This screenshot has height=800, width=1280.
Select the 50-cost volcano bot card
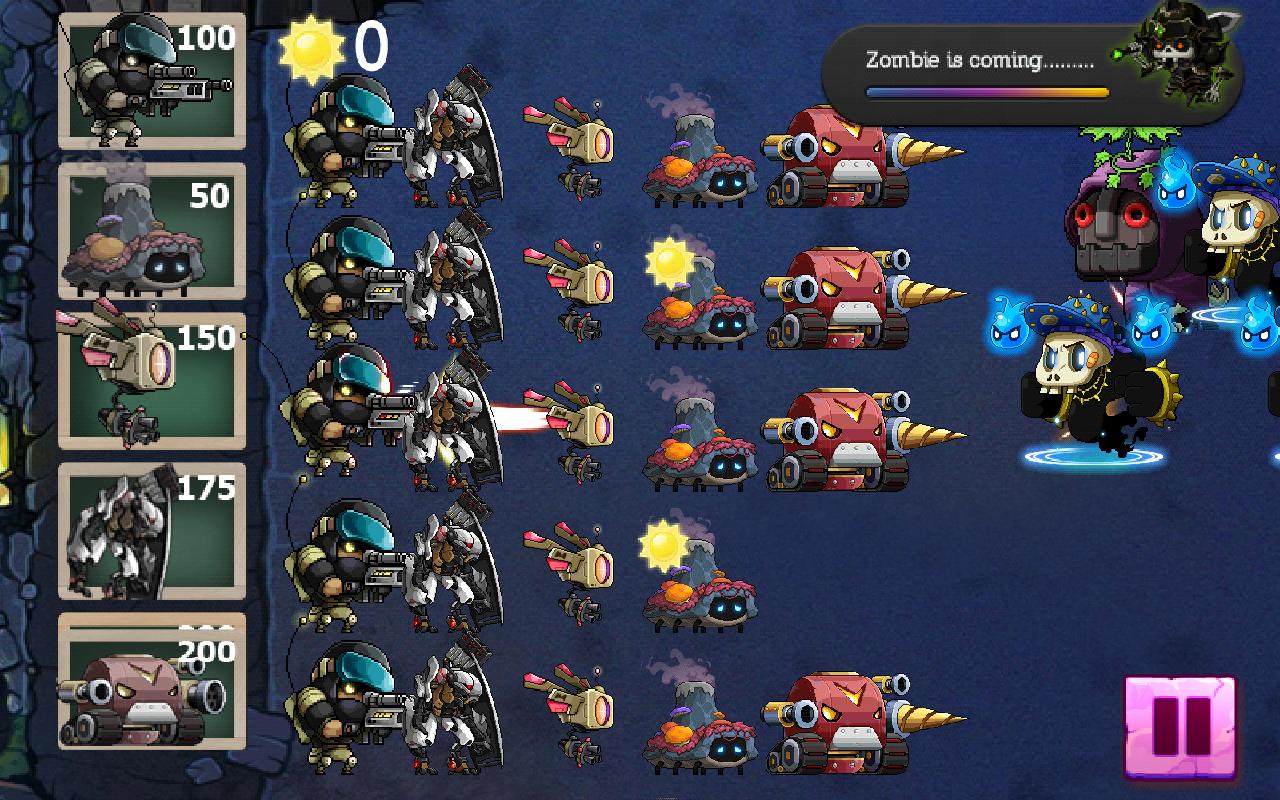tap(150, 230)
